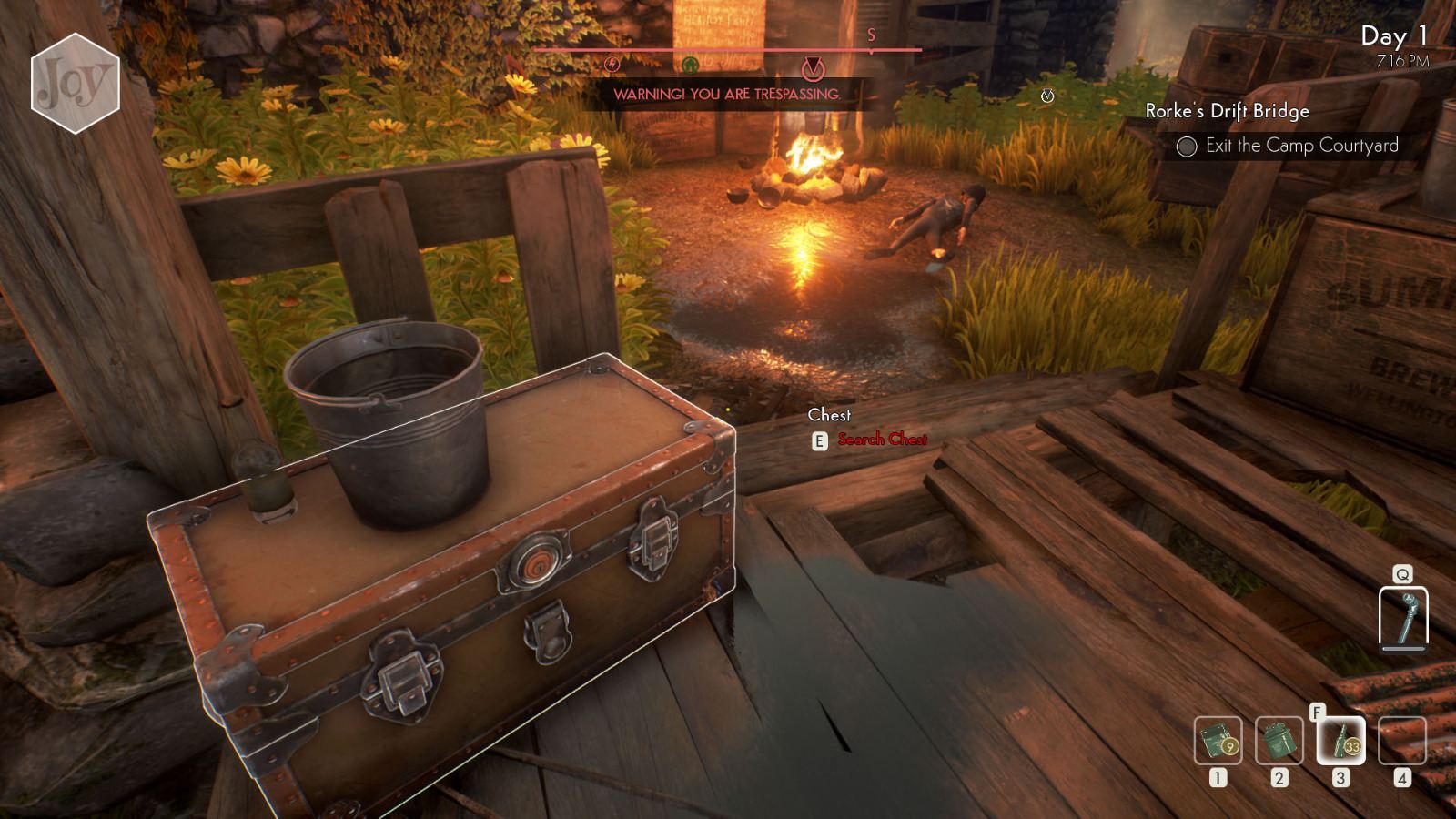Click the Exit the Camp Courtyard objective text

click(1303, 146)
